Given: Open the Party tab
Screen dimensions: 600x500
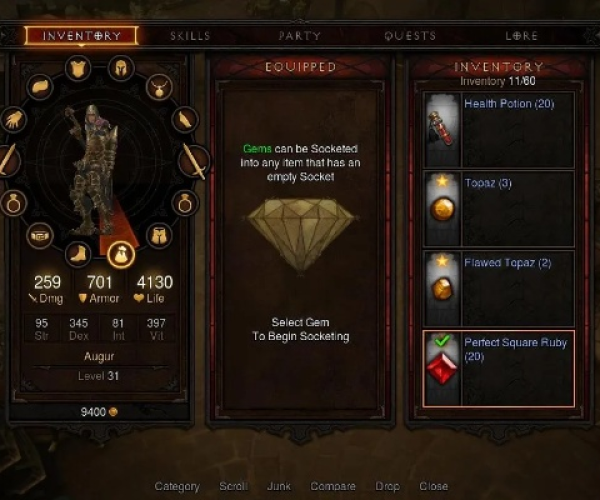Looking at the screenshot, I should (300, 36).
